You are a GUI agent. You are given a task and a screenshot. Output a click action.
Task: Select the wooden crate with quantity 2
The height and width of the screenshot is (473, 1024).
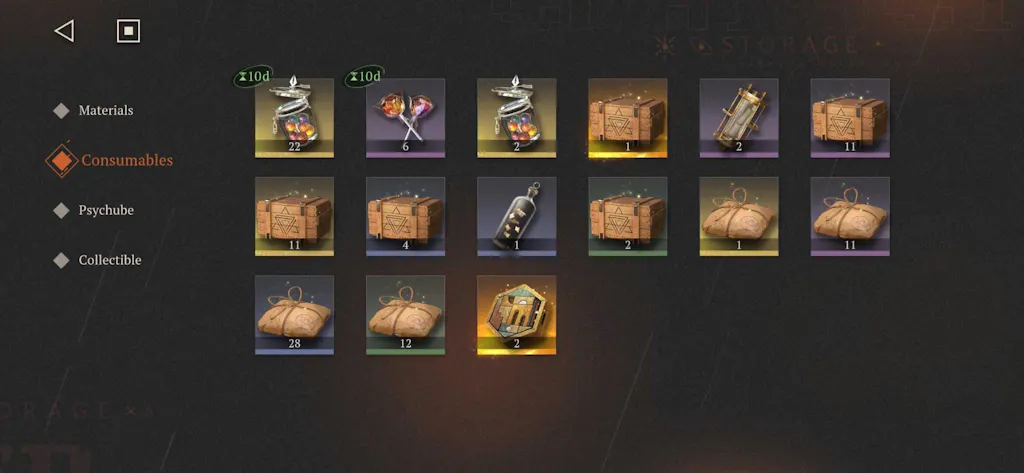click(x=627, y=217)
